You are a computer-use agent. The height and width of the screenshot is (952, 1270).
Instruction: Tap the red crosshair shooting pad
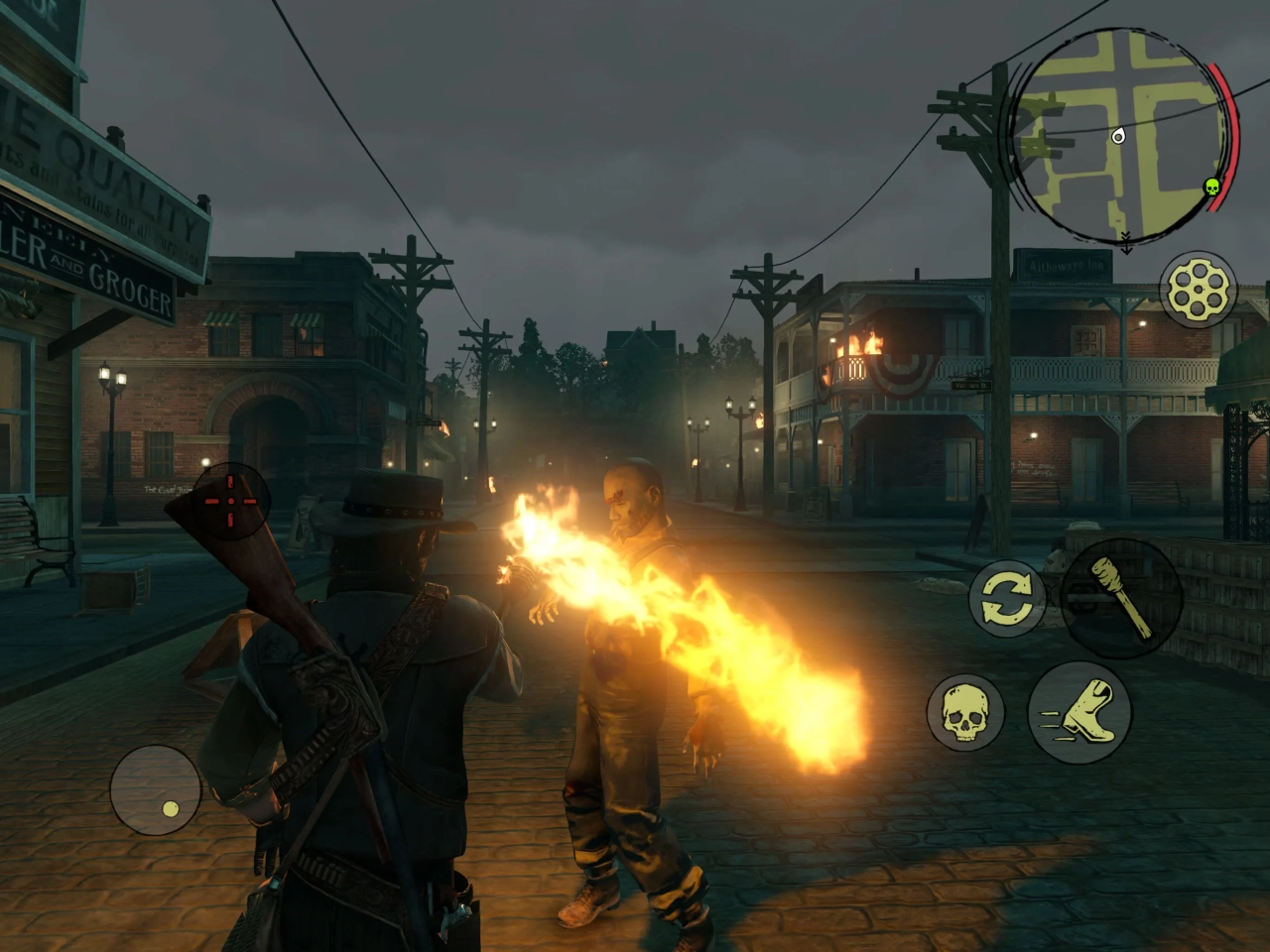230,501
